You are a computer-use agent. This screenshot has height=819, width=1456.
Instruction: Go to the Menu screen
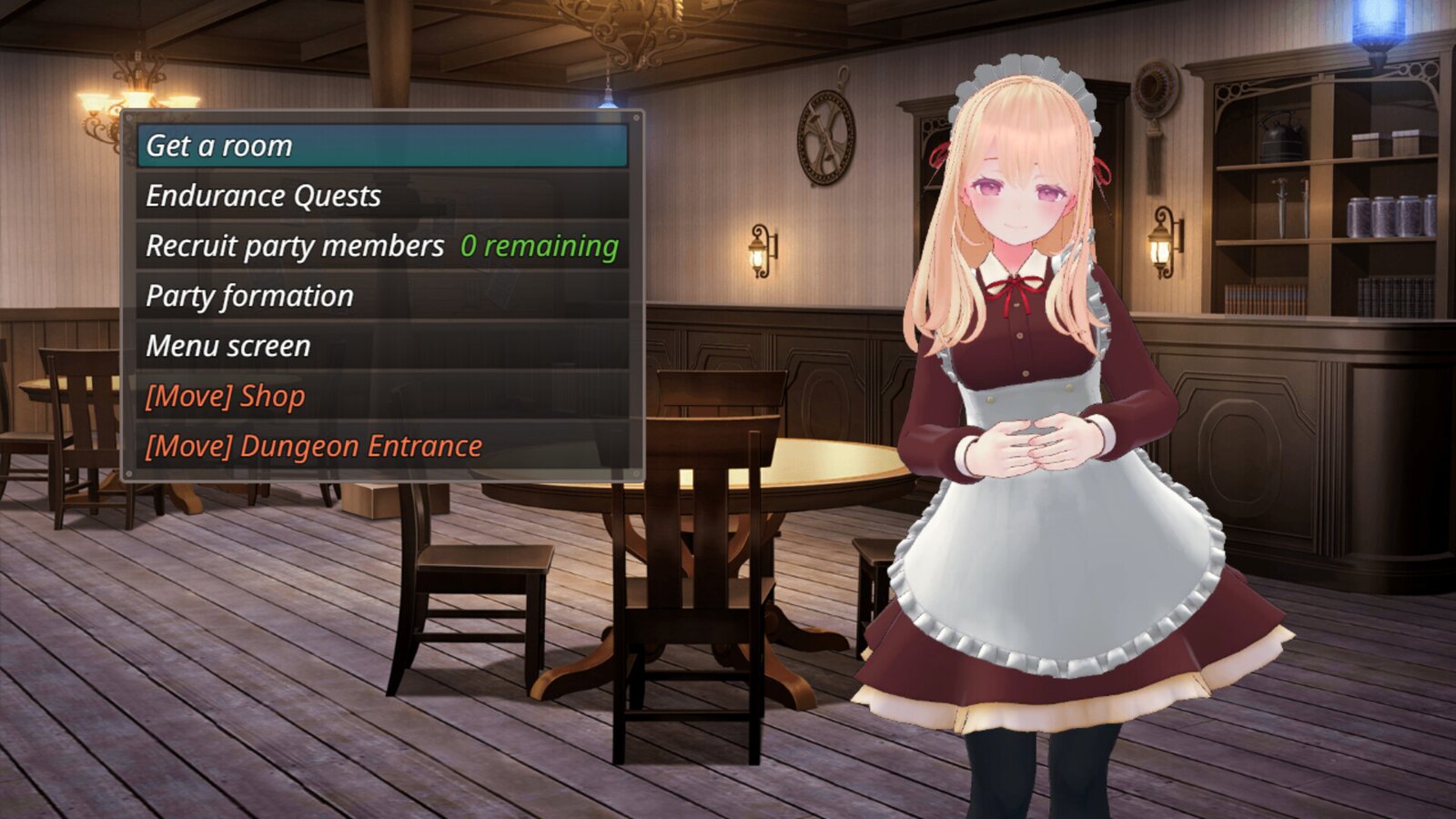[382, 346]
